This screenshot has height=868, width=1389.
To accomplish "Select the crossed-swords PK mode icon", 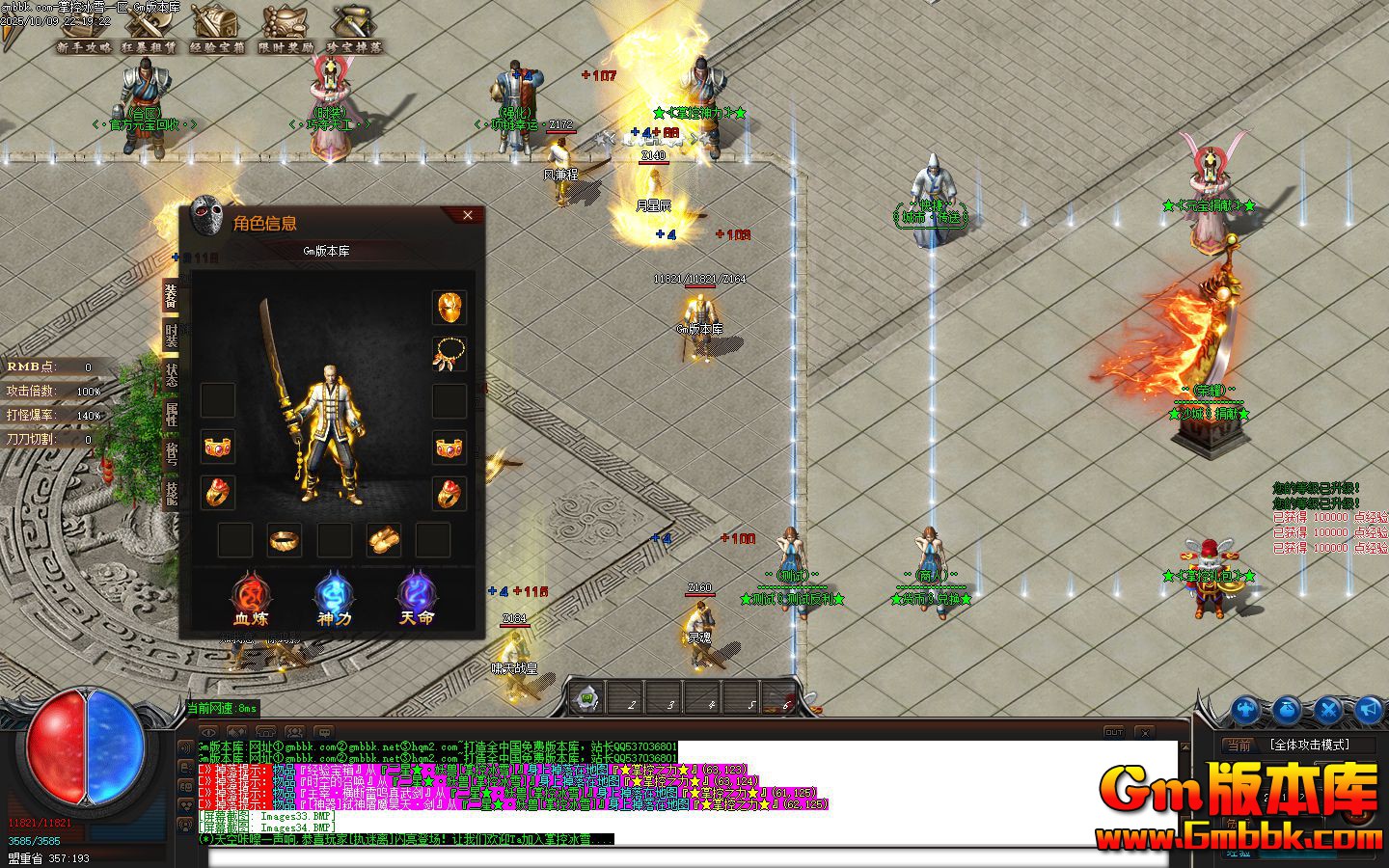I will click(x=1328, y=709).
